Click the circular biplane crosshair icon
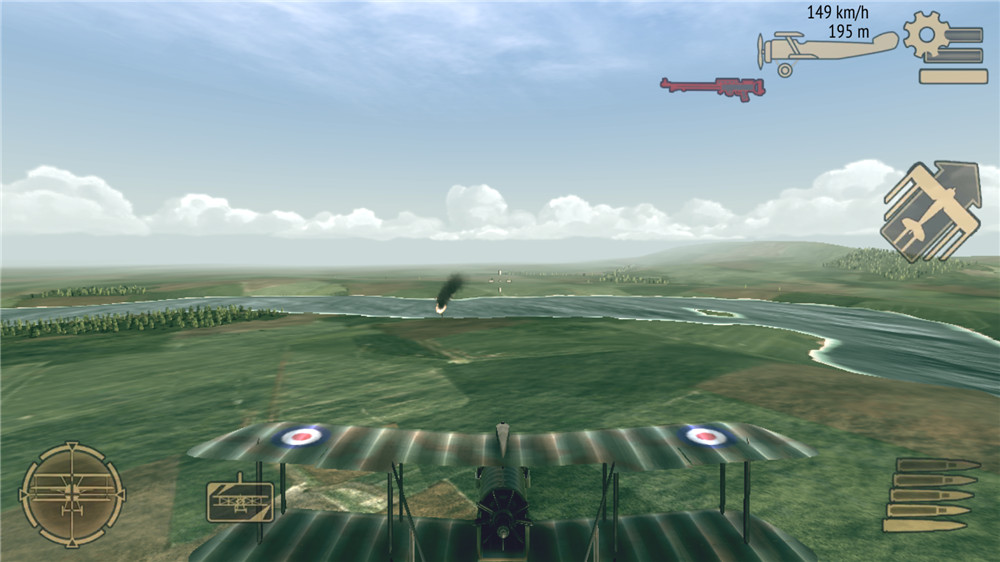The height and width of the screenshot is (562, 1000). 72,494
